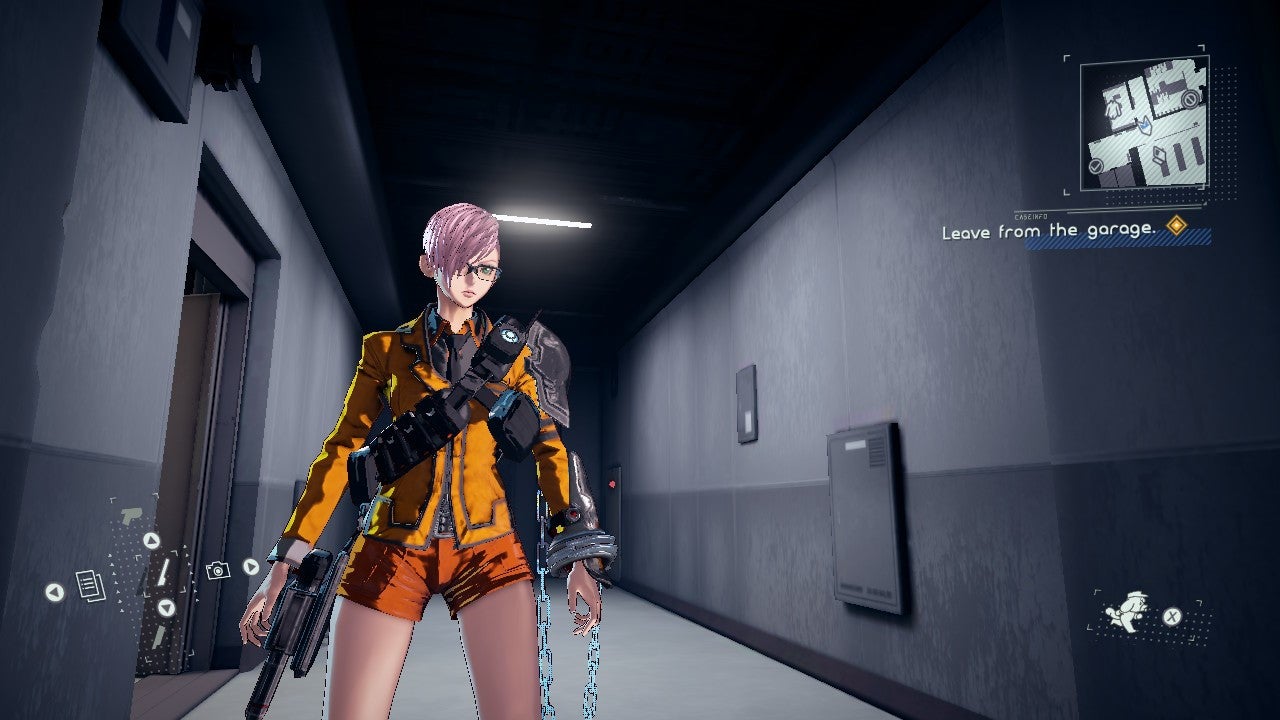Select the blue player arrow on the minimap
The height and width of the screenshot is (720, 1280).
1144,124
